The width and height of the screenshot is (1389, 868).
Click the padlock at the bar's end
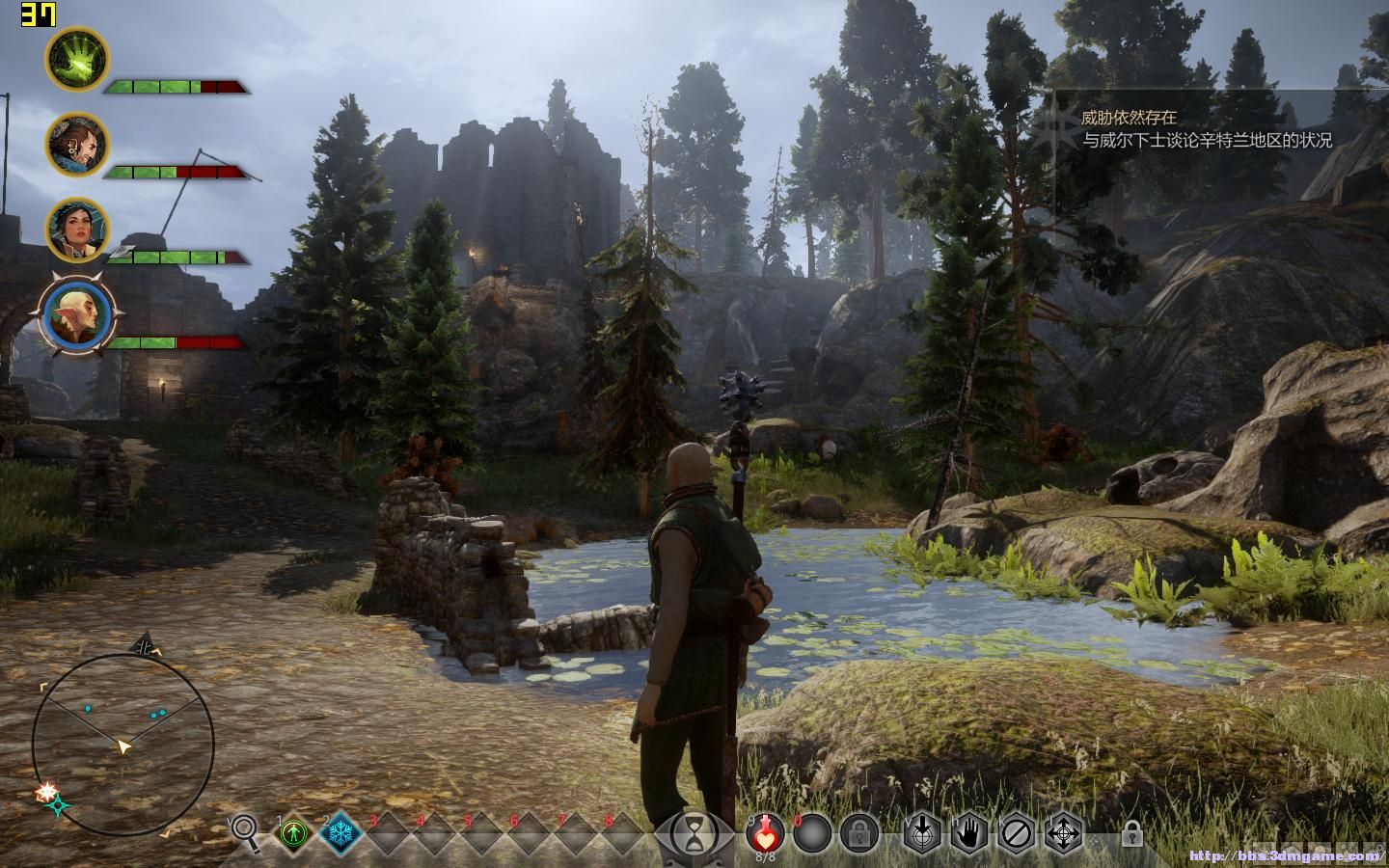pyautogui.click(x=1131, y=833)
